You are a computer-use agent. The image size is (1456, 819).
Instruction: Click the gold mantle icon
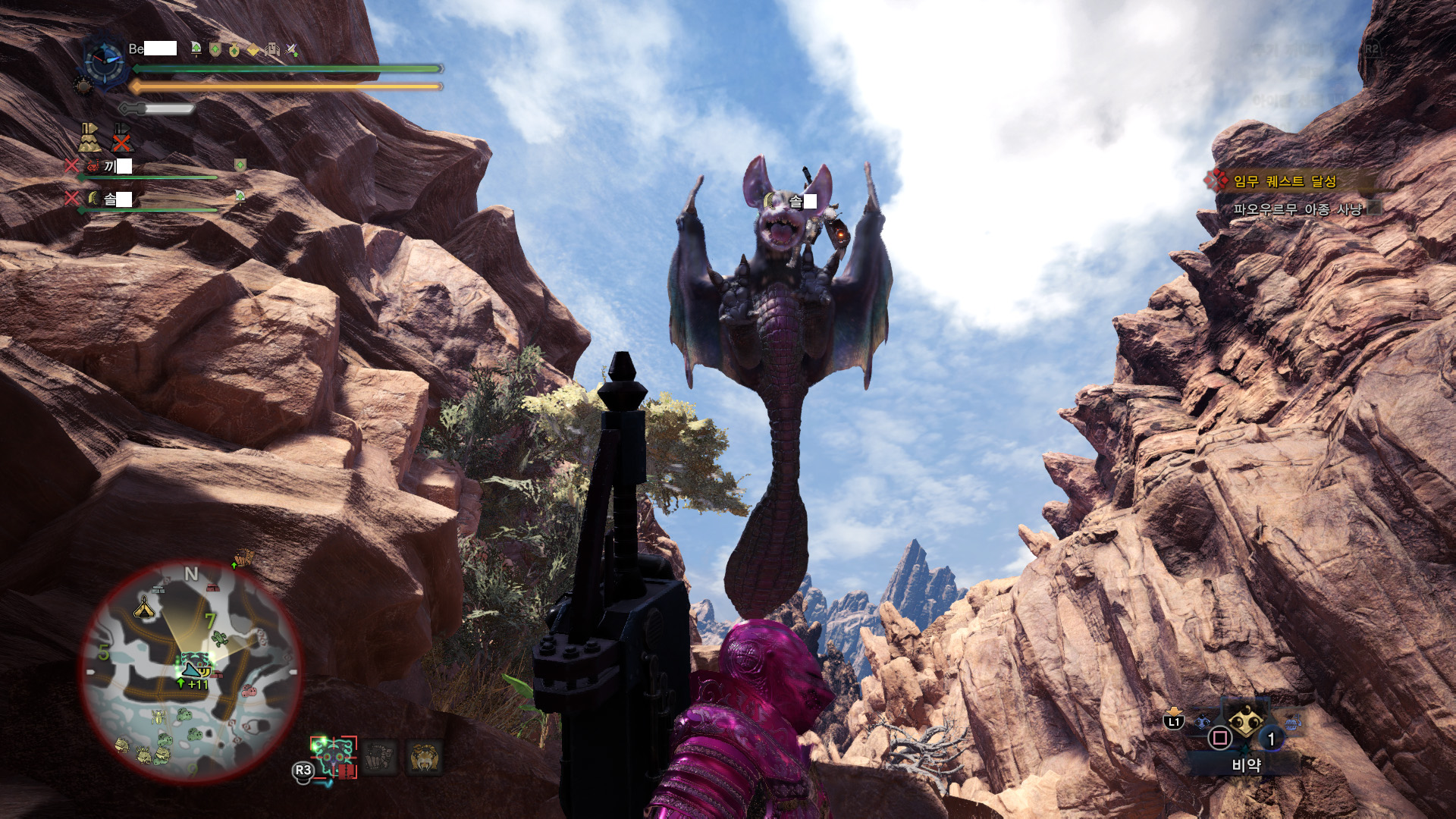pyautogui.click(x=89, y=138)
